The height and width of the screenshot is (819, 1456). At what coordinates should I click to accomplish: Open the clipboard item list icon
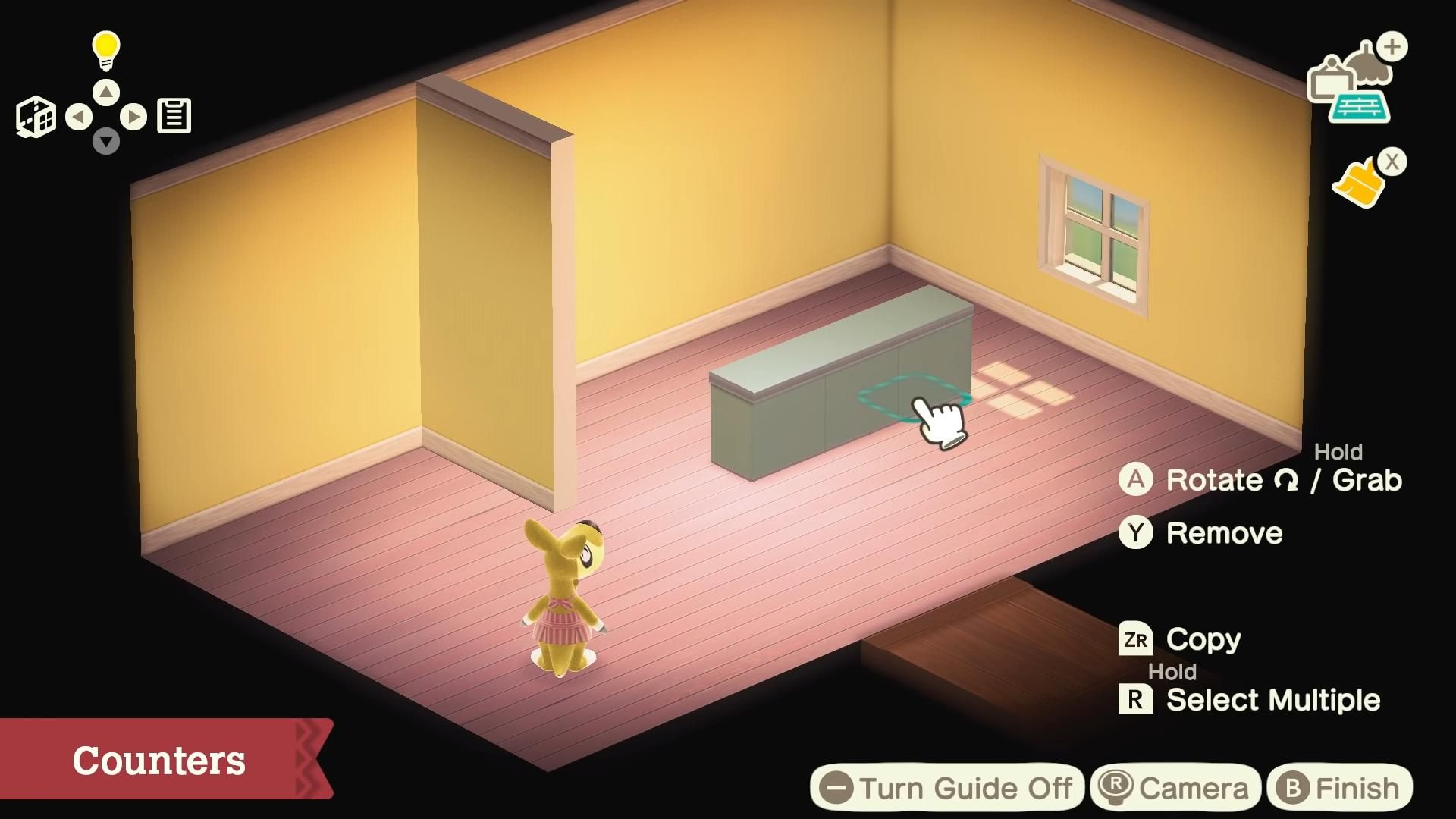174,115
